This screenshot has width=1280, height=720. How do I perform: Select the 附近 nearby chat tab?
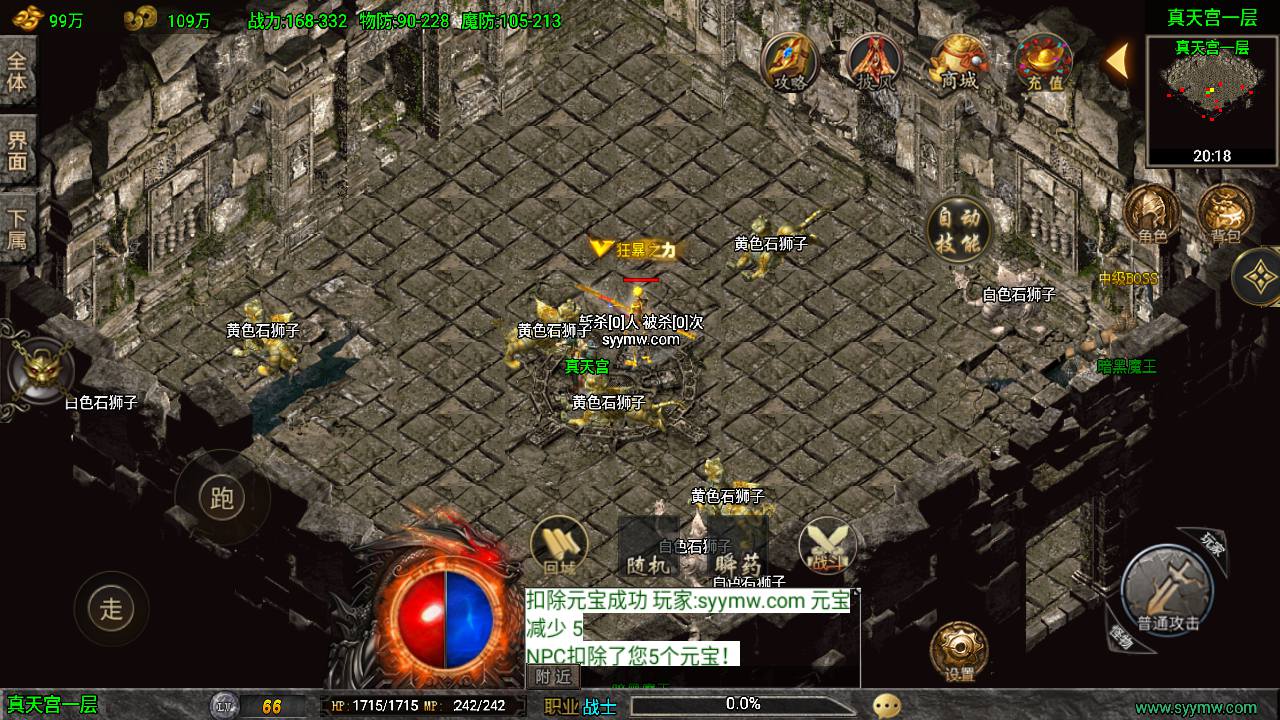click(552, 677)
